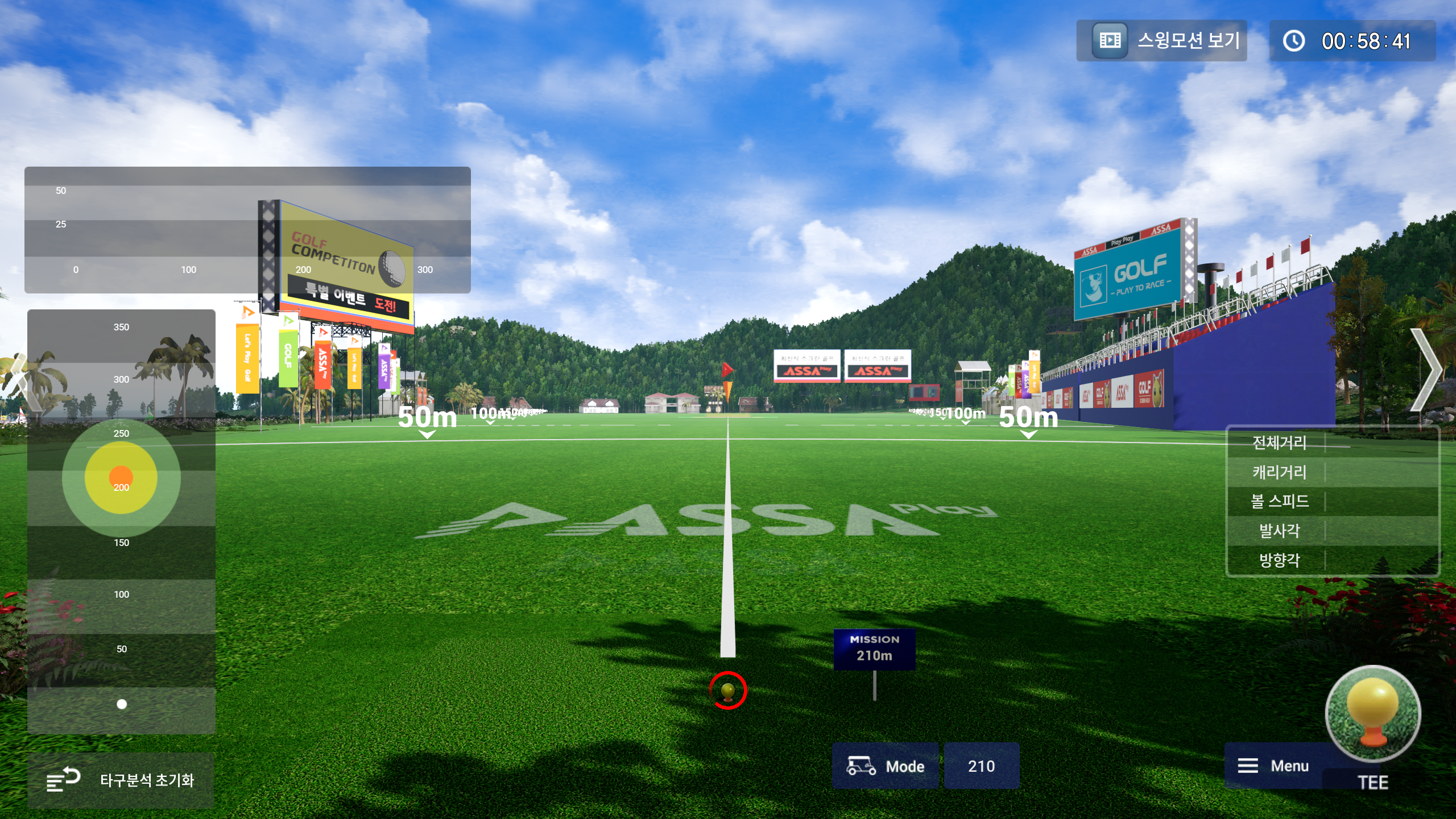
Task: Change the 210 target distance value
Action: pyautogui.click(x=981, y=766)
